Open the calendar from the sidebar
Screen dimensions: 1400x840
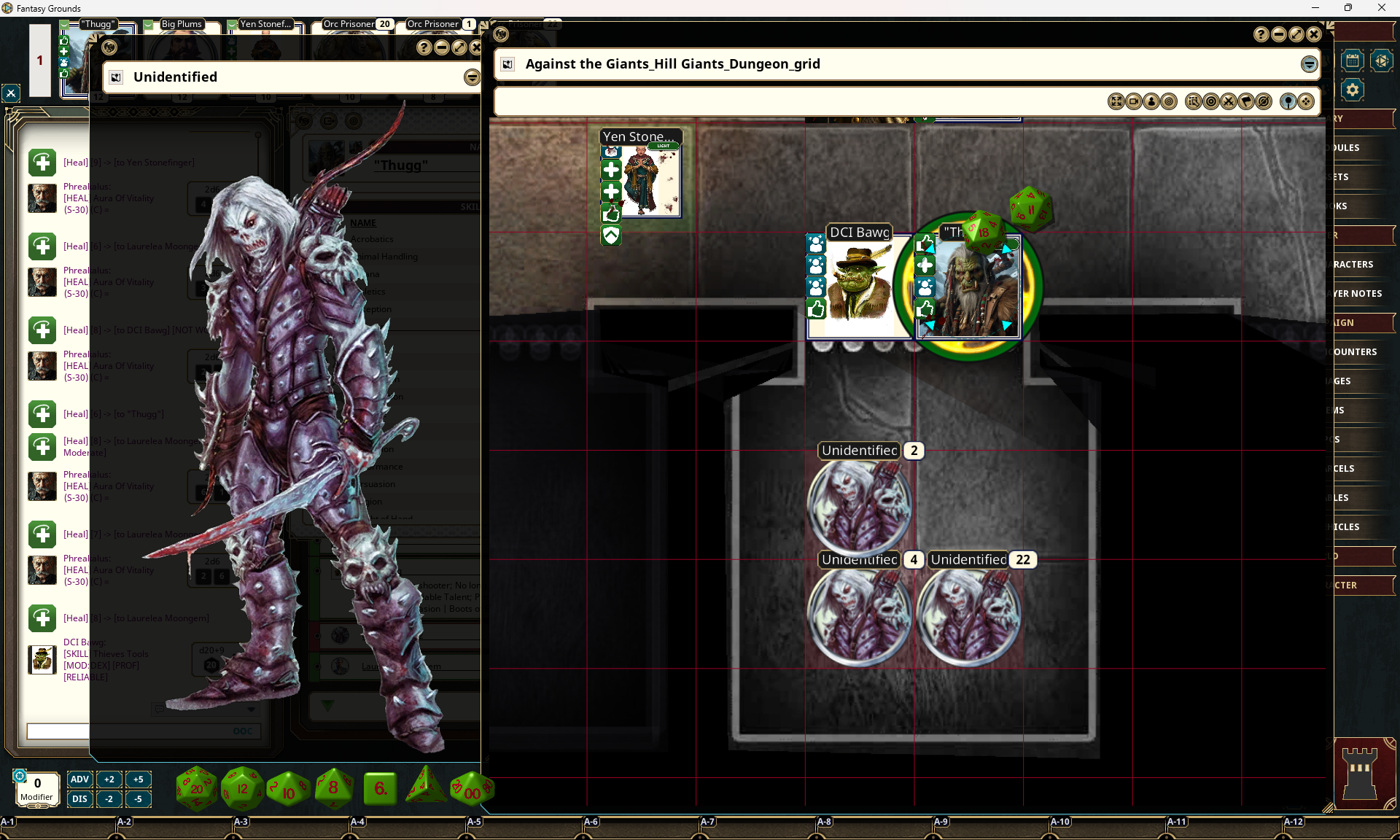point(1352,61)
